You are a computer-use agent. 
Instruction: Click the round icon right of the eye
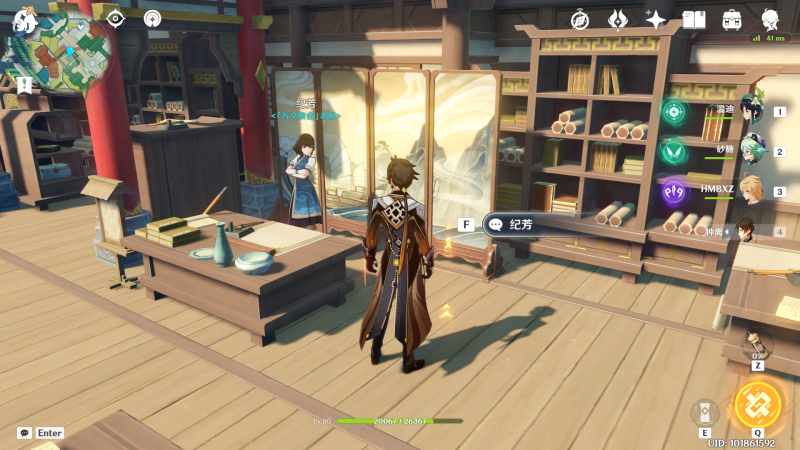(x=152, y=18)
